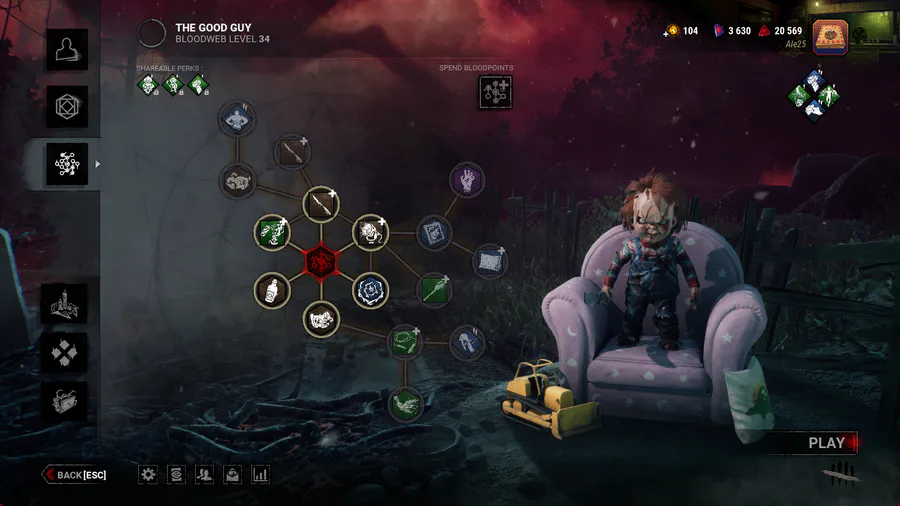This screenshot has height=506, width=900.
Task: Open the equipped perks loadout diamond
Action: 813,93
